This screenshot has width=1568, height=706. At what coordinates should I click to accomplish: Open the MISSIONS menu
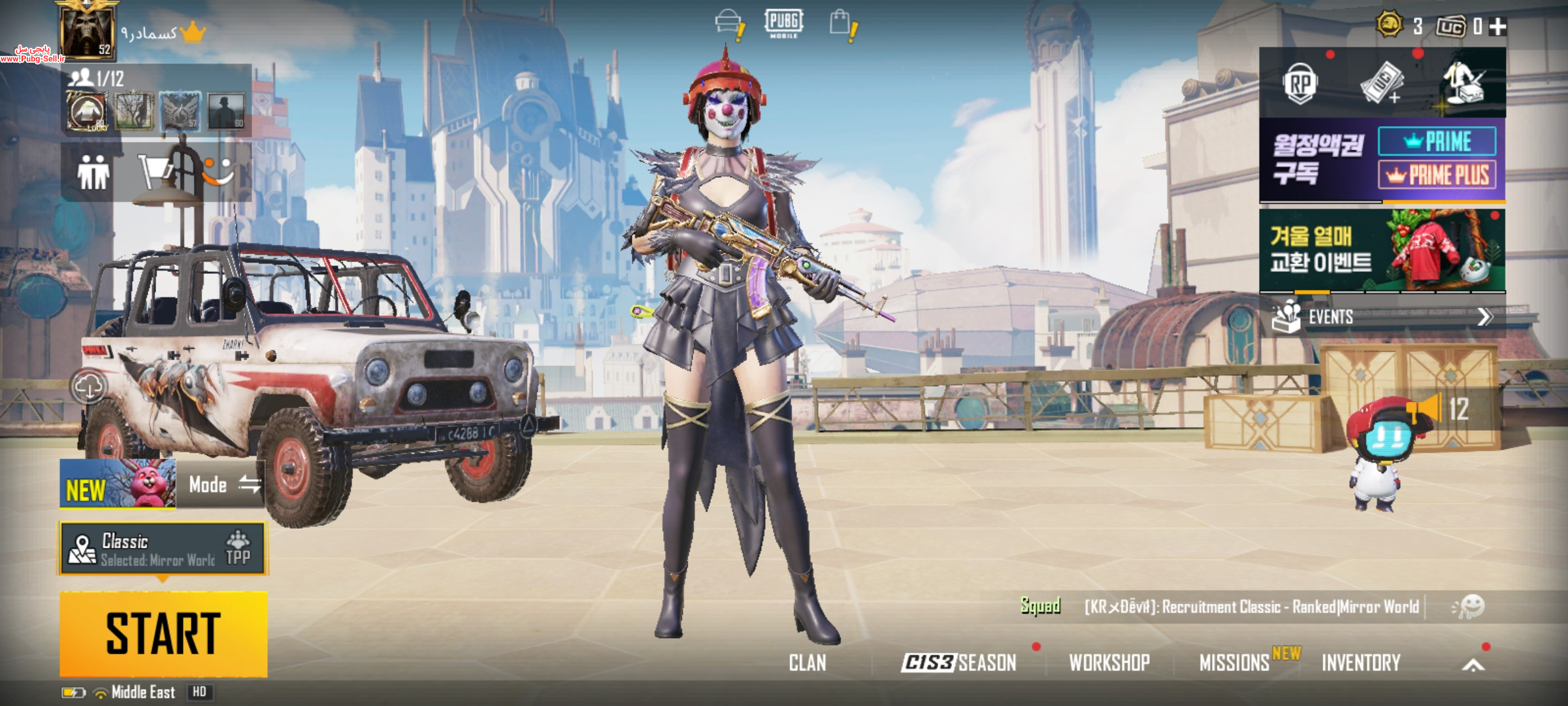1234,663
